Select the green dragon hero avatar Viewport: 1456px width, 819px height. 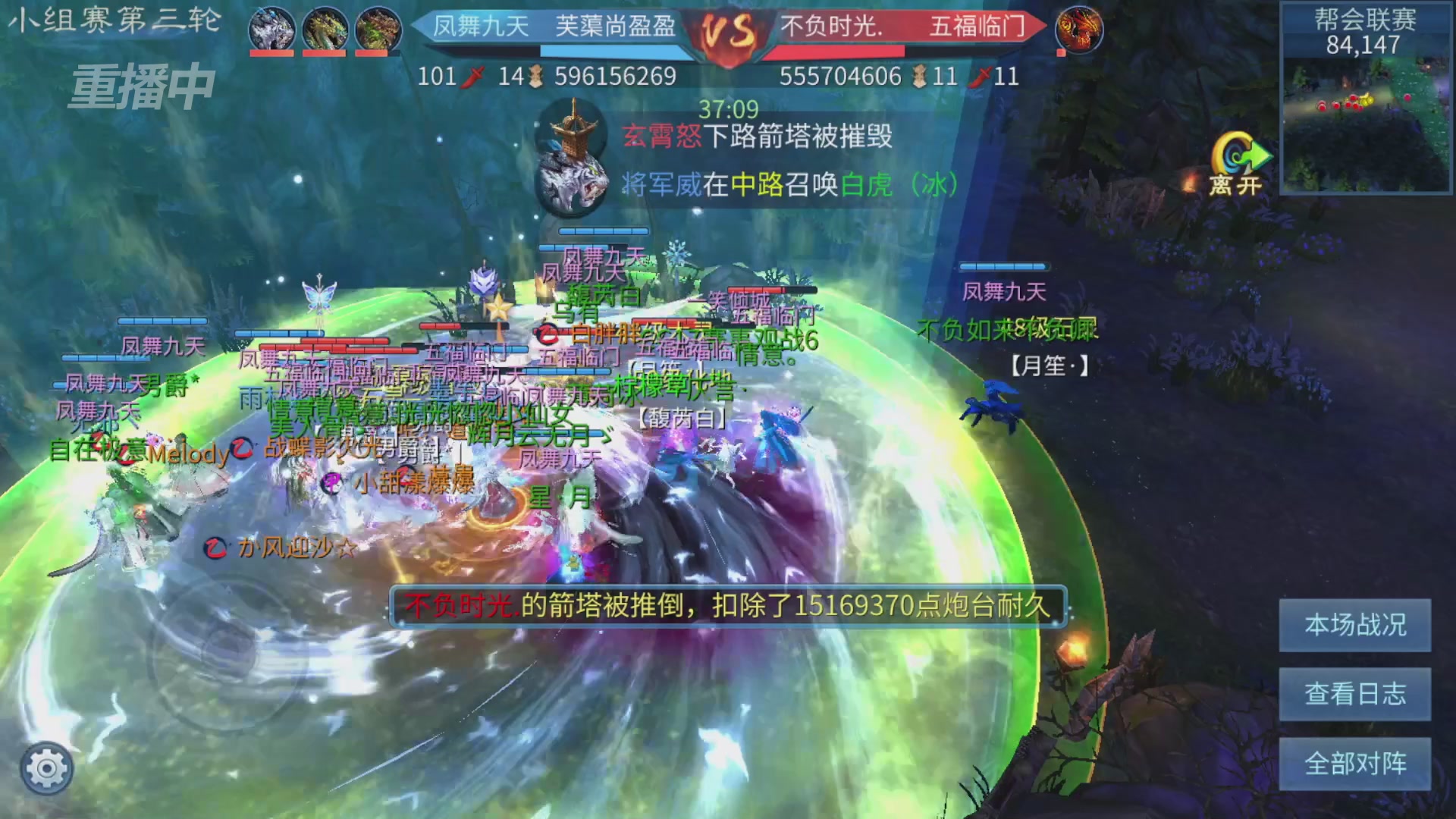pyautogui.click(x=324, y=29)
